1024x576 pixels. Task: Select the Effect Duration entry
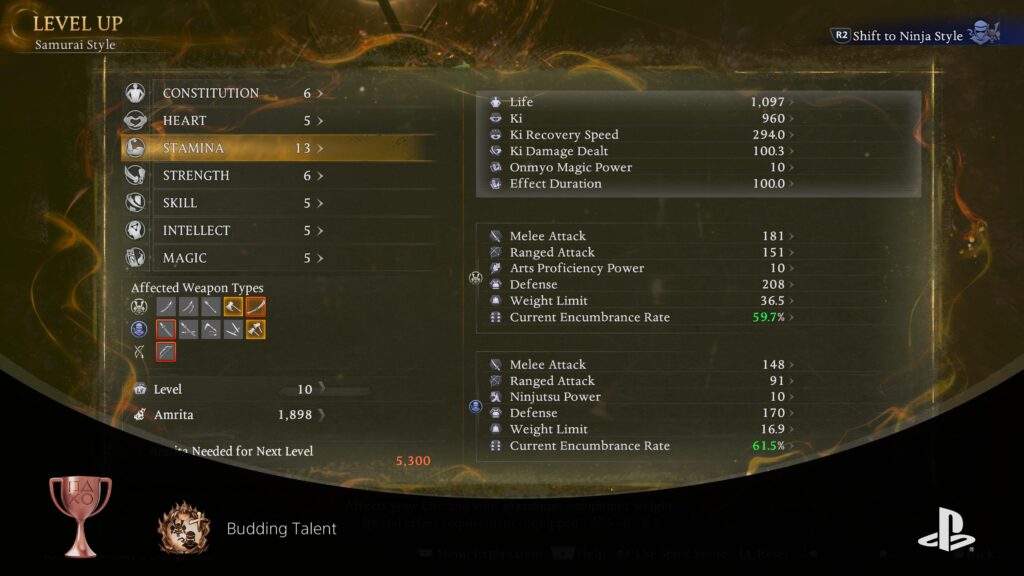coord(640,184)
